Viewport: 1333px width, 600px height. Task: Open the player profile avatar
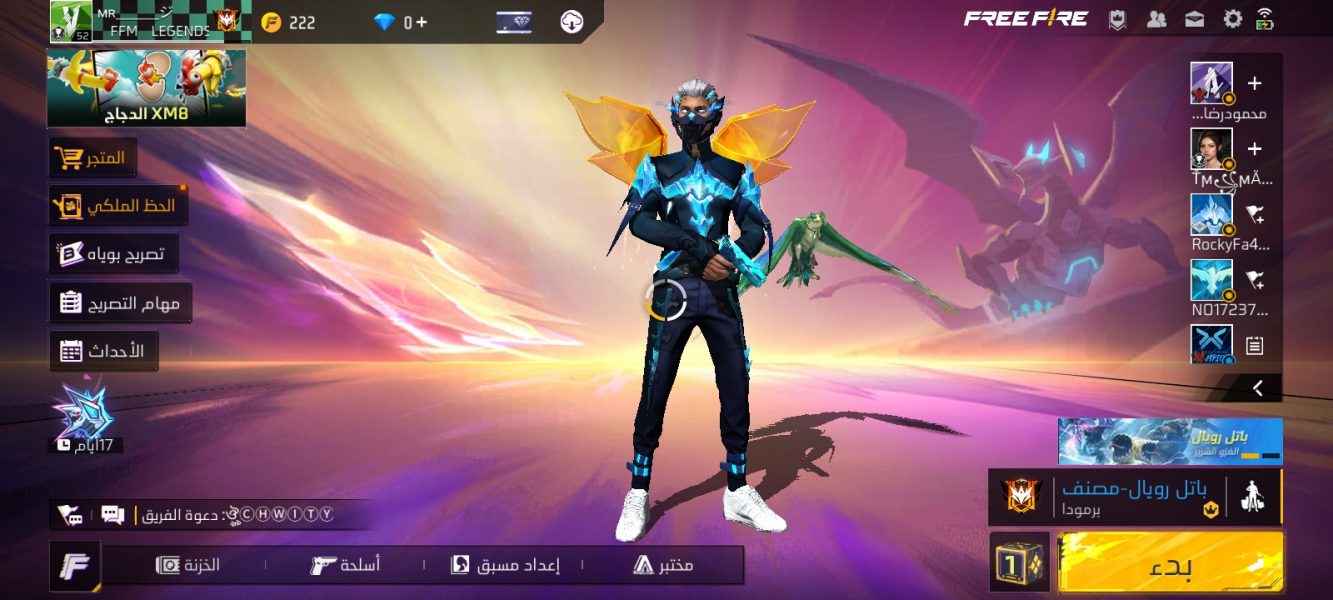71,22
